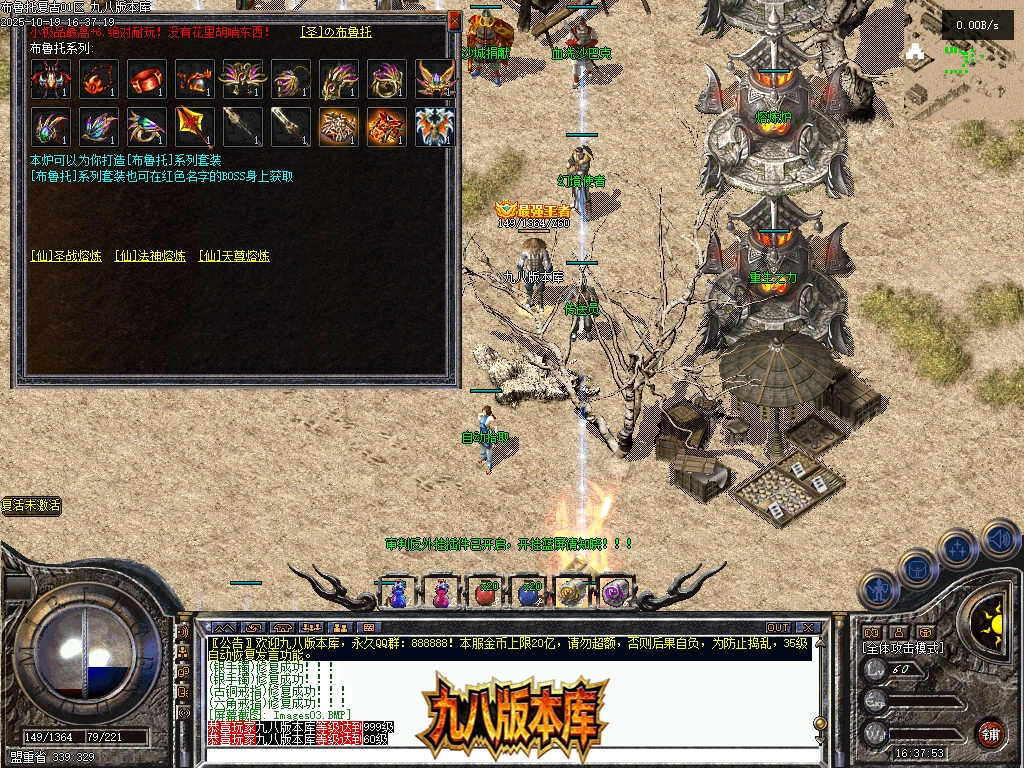Close the chat window with X

808,628
